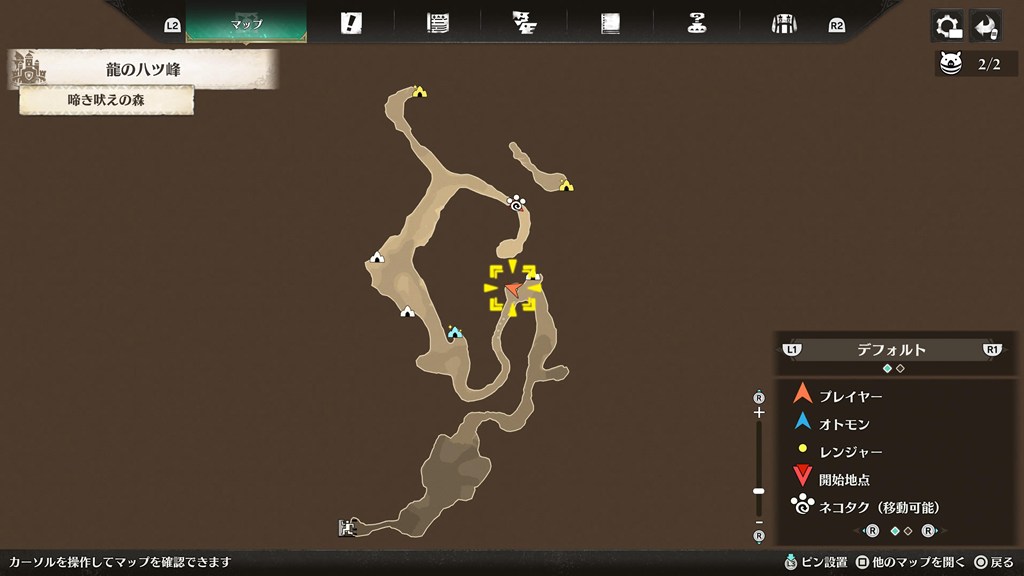Switch to the lined notes tab
This screenshot has height=576, width=1024.
(x=437, y=24)
